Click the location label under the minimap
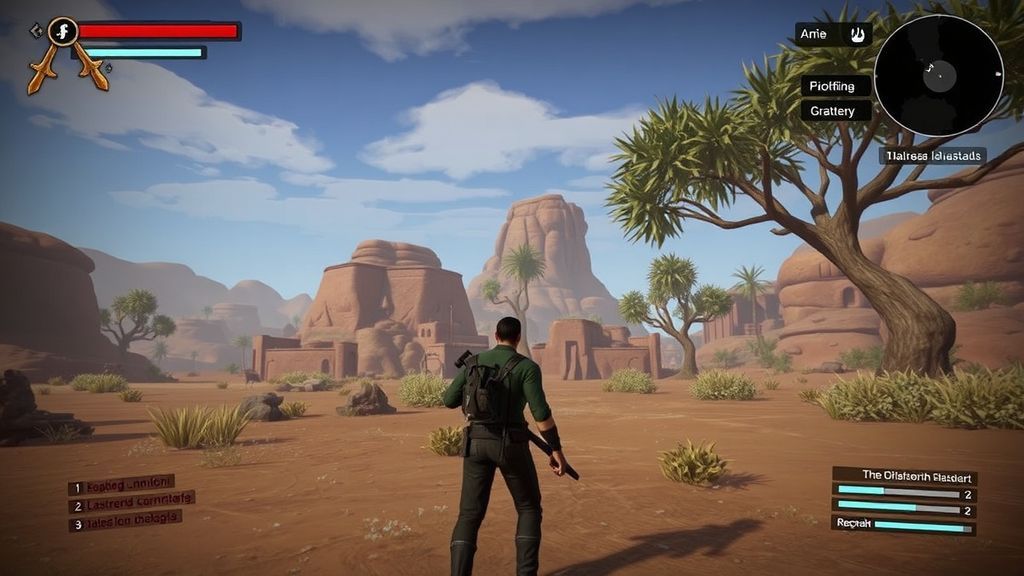The height and width of the screenshot is (576, 1024). click(933, 156)
